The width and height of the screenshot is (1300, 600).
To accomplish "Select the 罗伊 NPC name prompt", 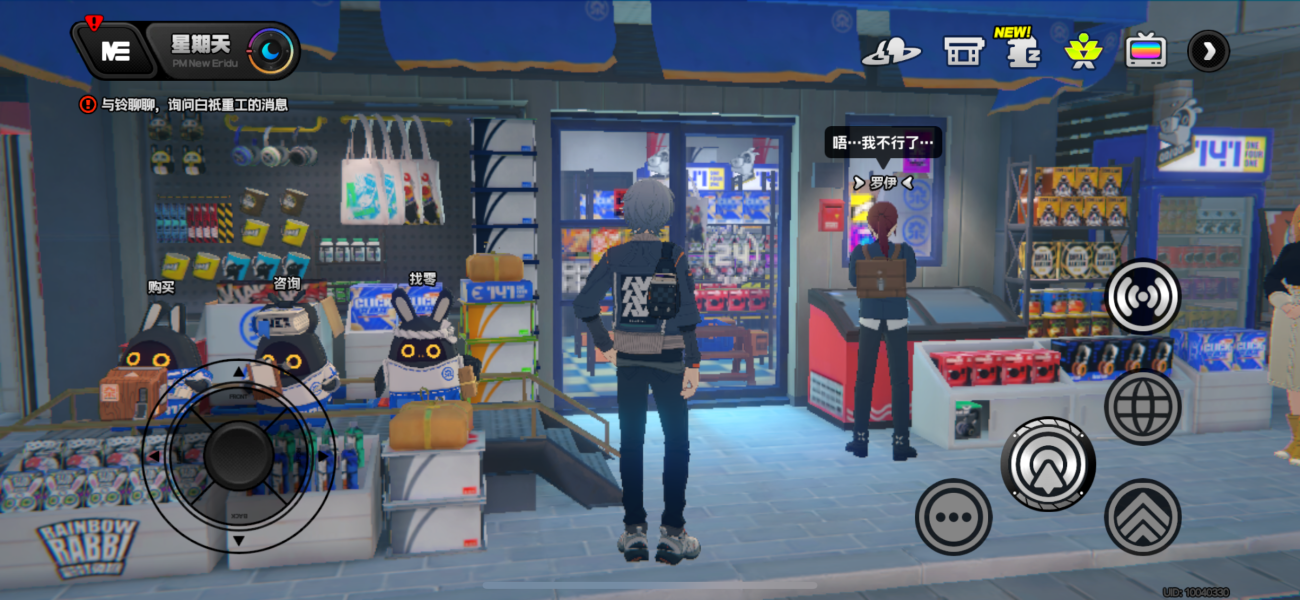I will pyautogui.click(x=882, y=183).
